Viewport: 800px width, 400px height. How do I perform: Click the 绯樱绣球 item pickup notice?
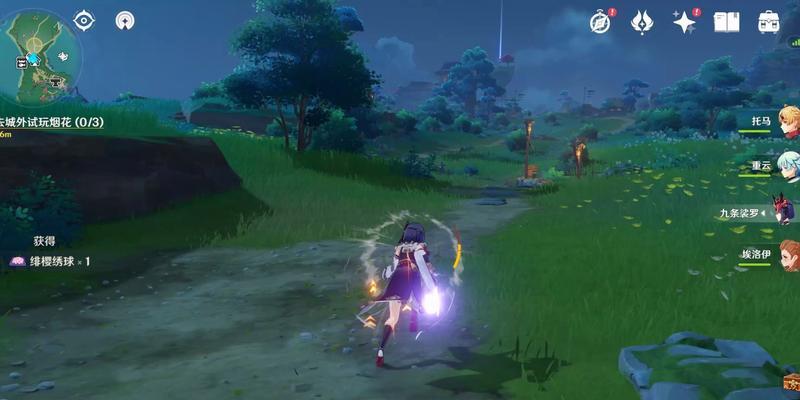52,261
